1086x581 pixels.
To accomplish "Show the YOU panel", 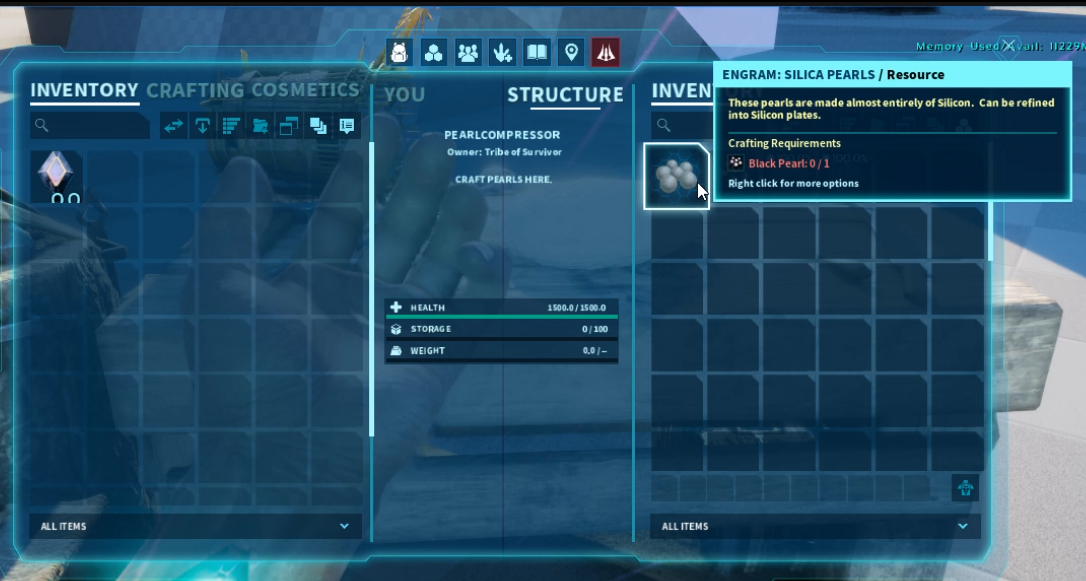I will pos(404,95).
